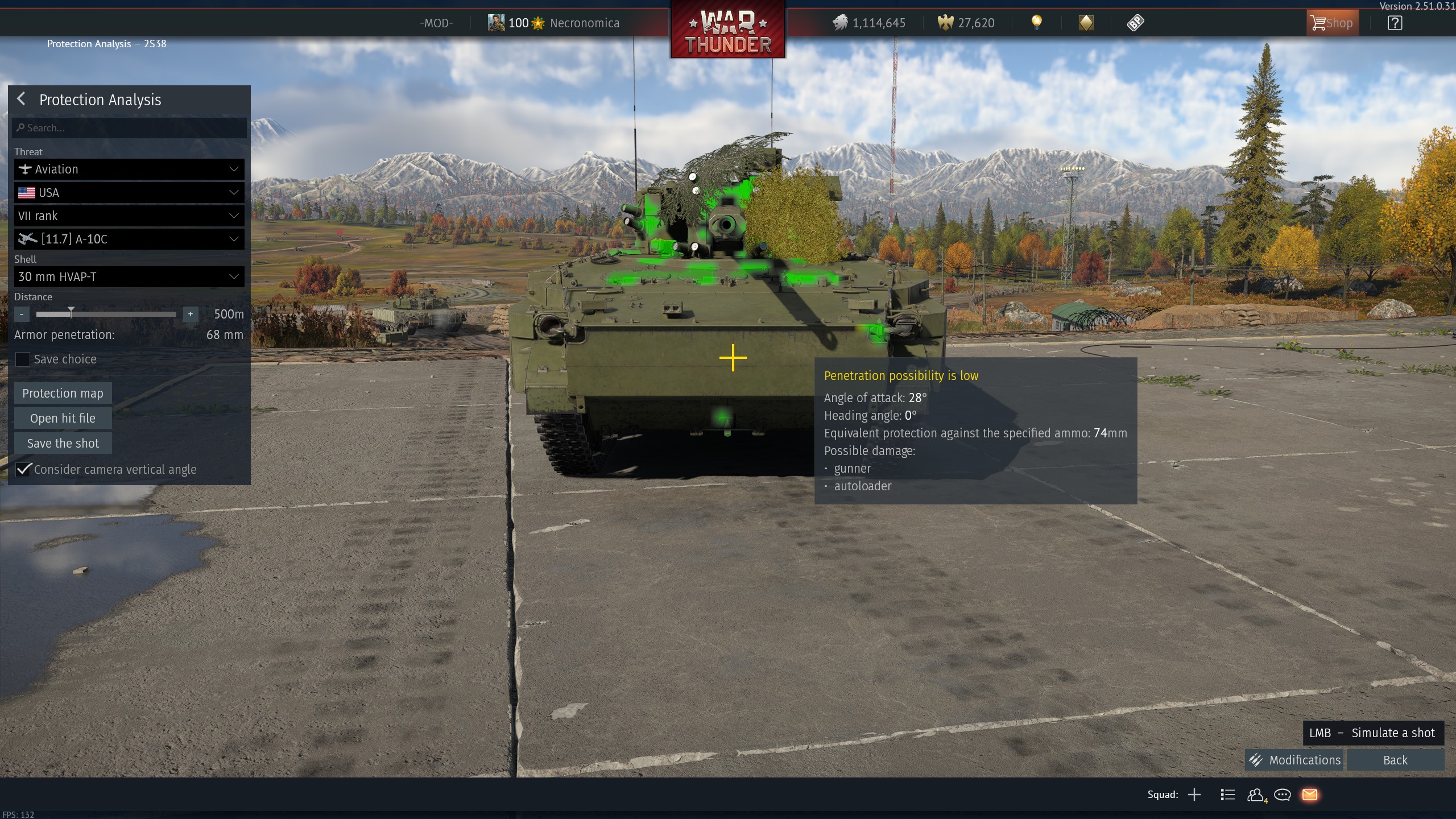Choose a different vehicle than A-10C

[129, 239]
